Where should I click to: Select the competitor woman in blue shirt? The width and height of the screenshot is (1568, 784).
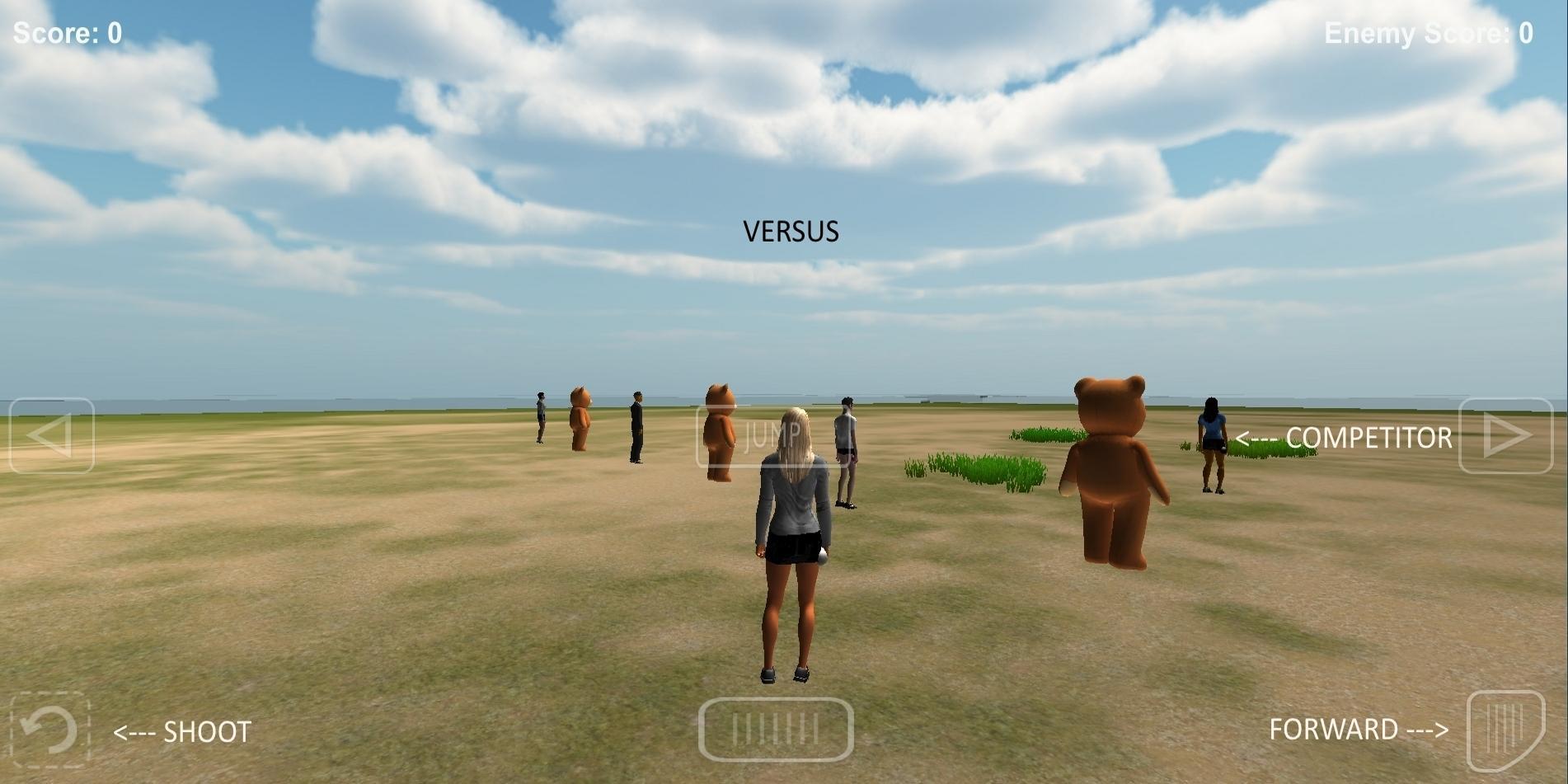click(x=1212, y=445)
